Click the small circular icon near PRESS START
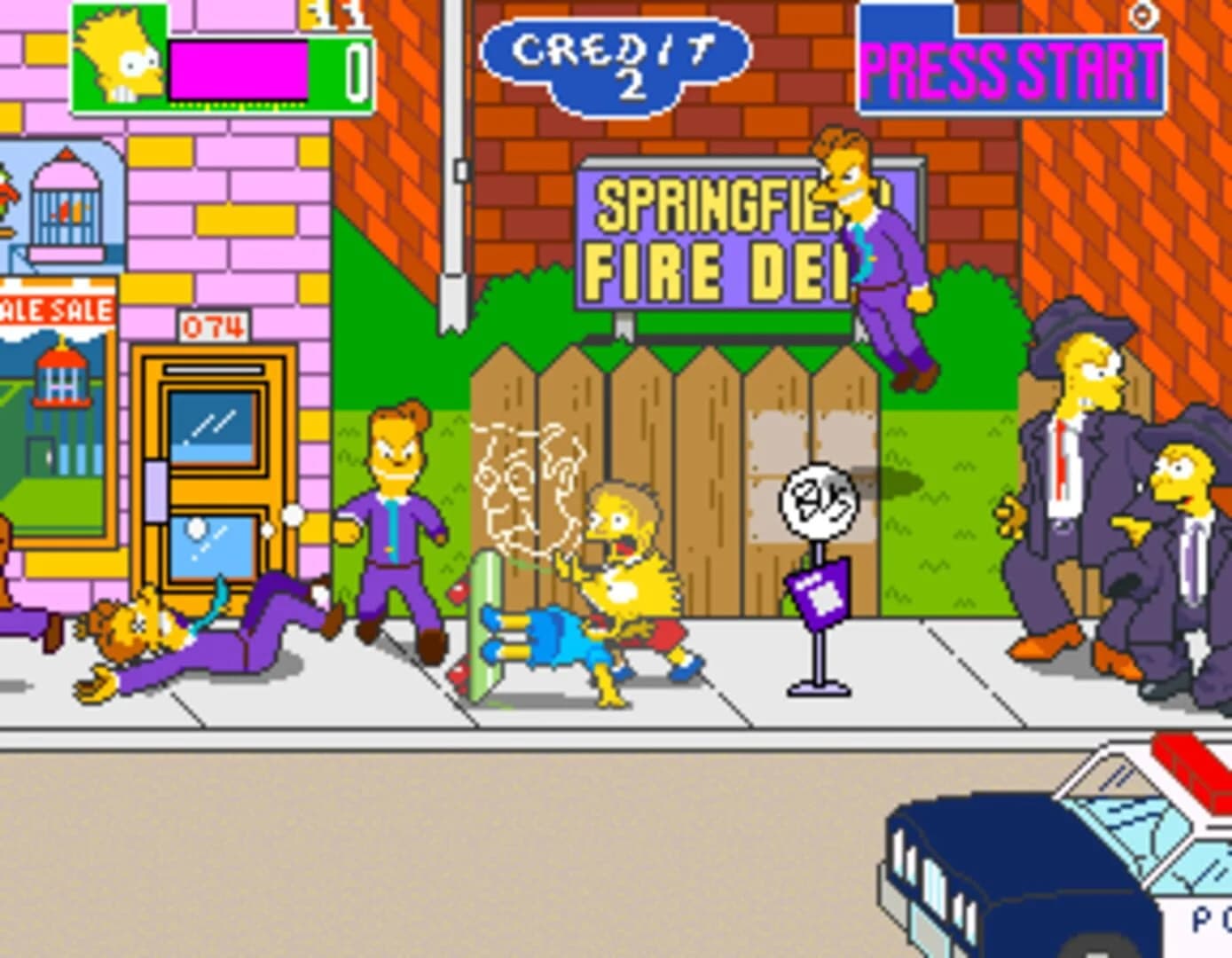The width and height of the screenshot is (1232, 958). coord(1144,16)
